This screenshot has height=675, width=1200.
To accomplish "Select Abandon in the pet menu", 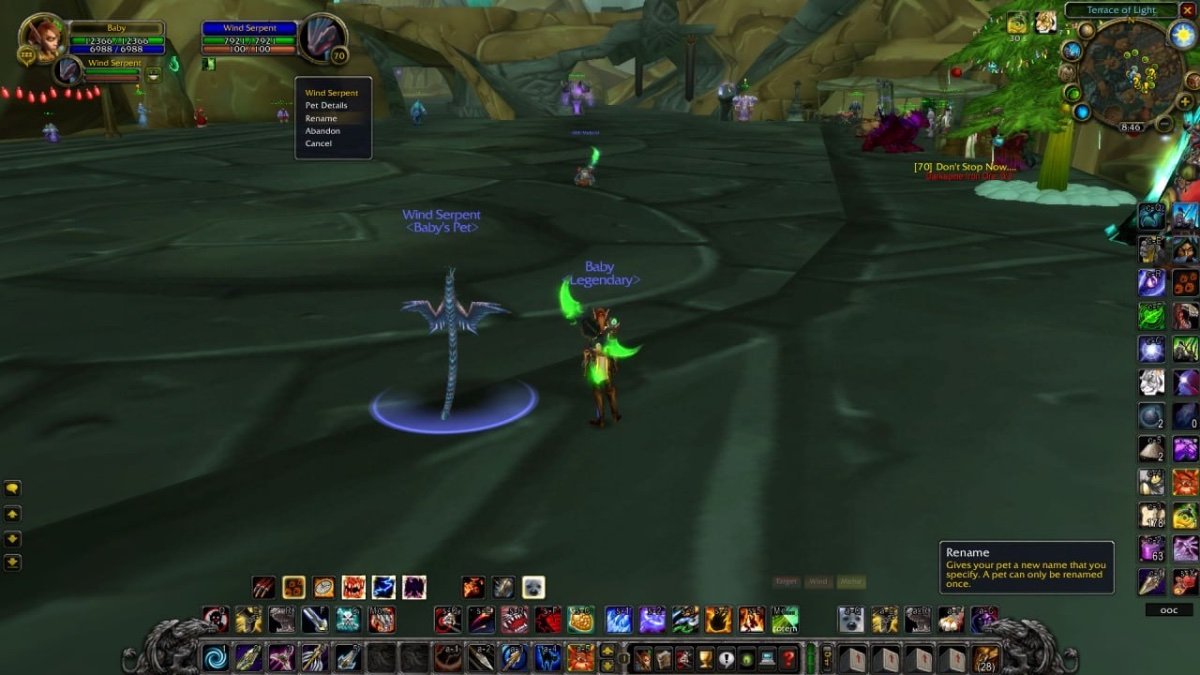I will pos(322,131).
